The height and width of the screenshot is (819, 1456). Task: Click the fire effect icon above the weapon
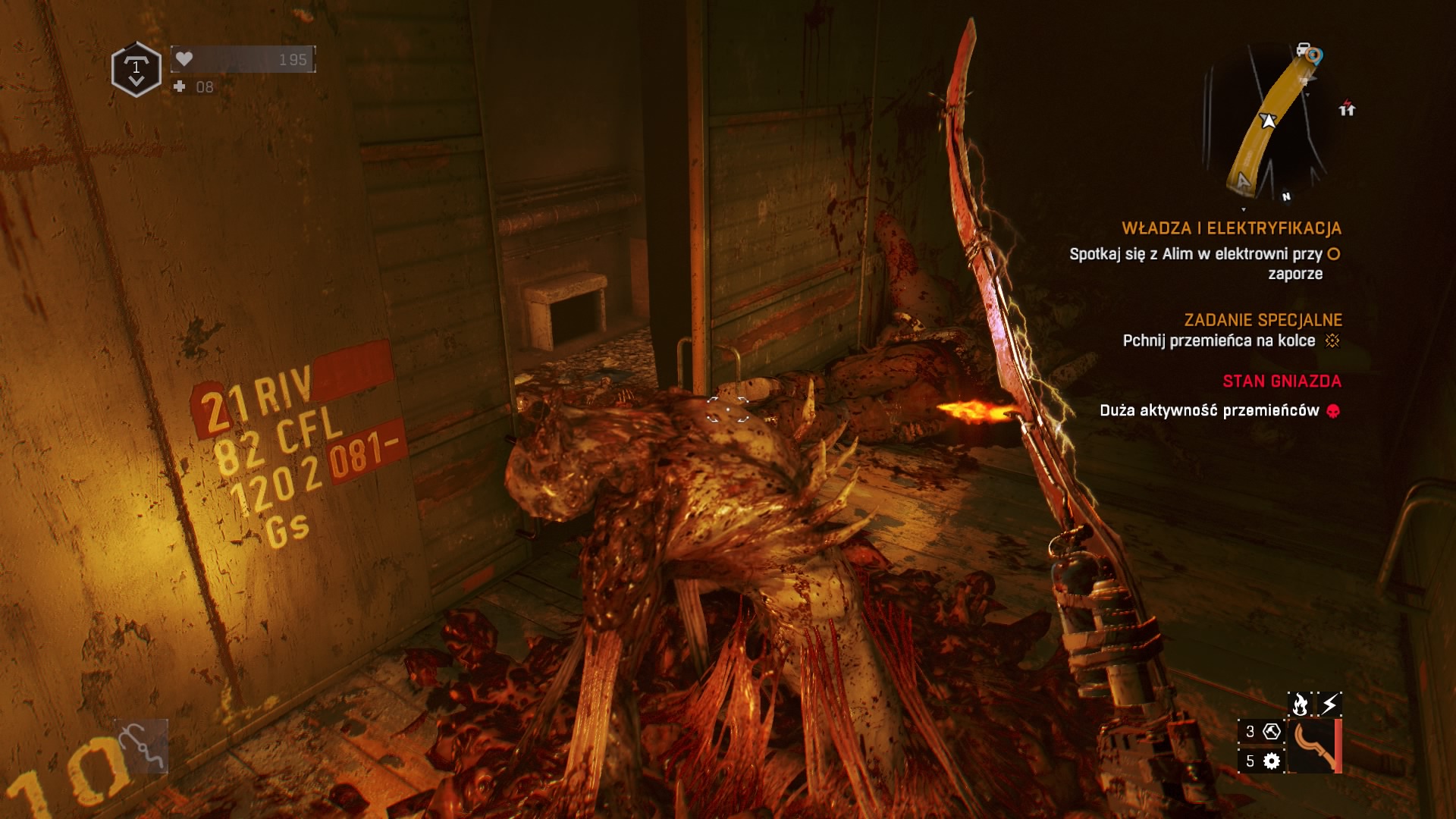click(x=1300, y=704)
